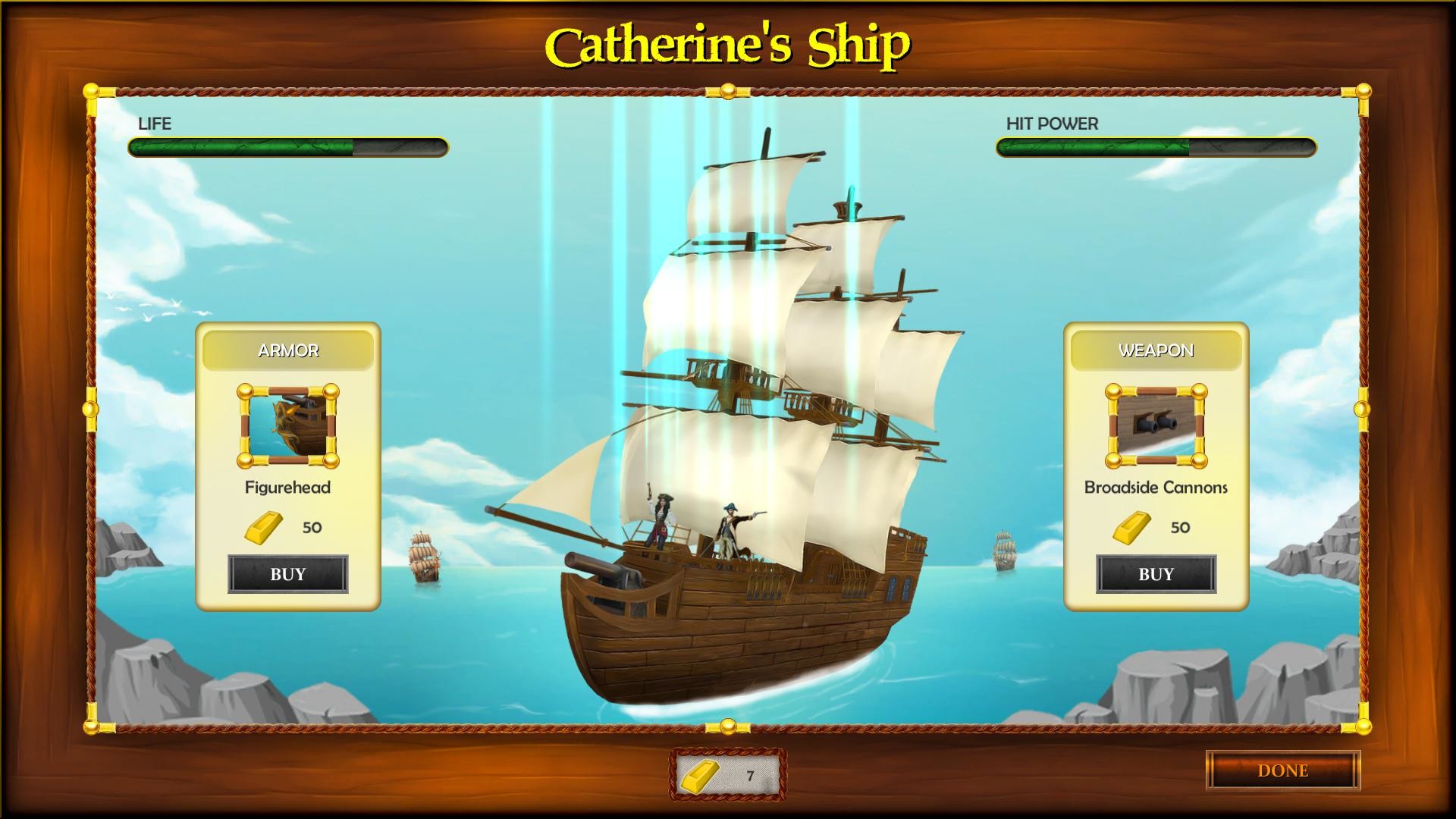The width and height of the screenshot is (1456, 819).
Task: Buy the Figurehead armor upgrade
Action: pyautogui.click(x=288, y=574)
